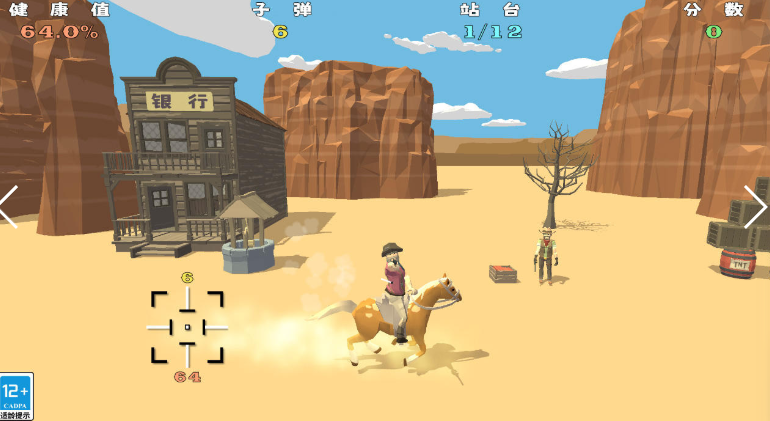The width and height of the screenshot is (770, 421).
Task: Click the right arrow at screen edge
Action: click(755, 207)
